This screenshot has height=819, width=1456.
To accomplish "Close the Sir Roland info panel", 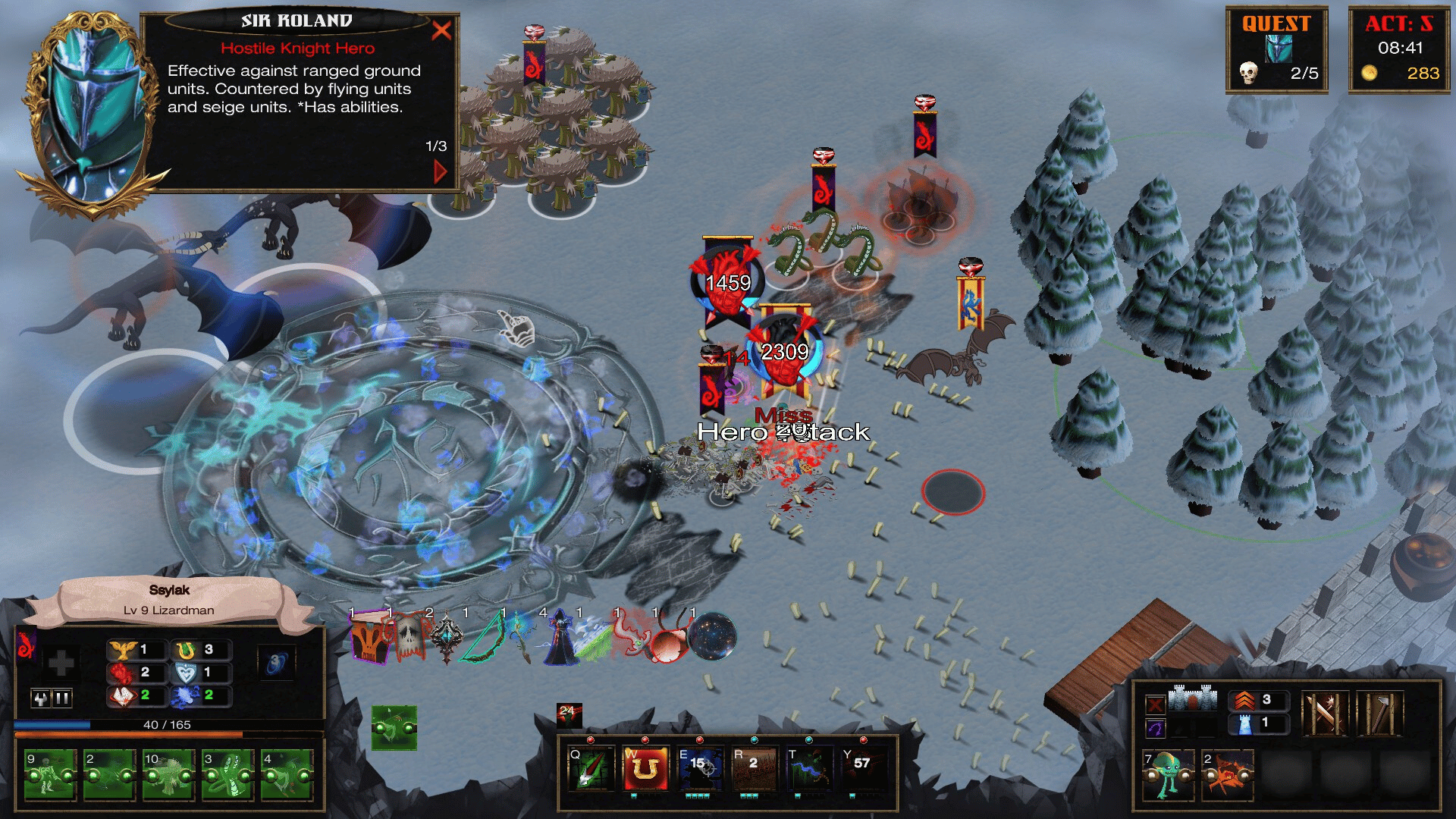I will pyautogui.click(x=441, y=30).
